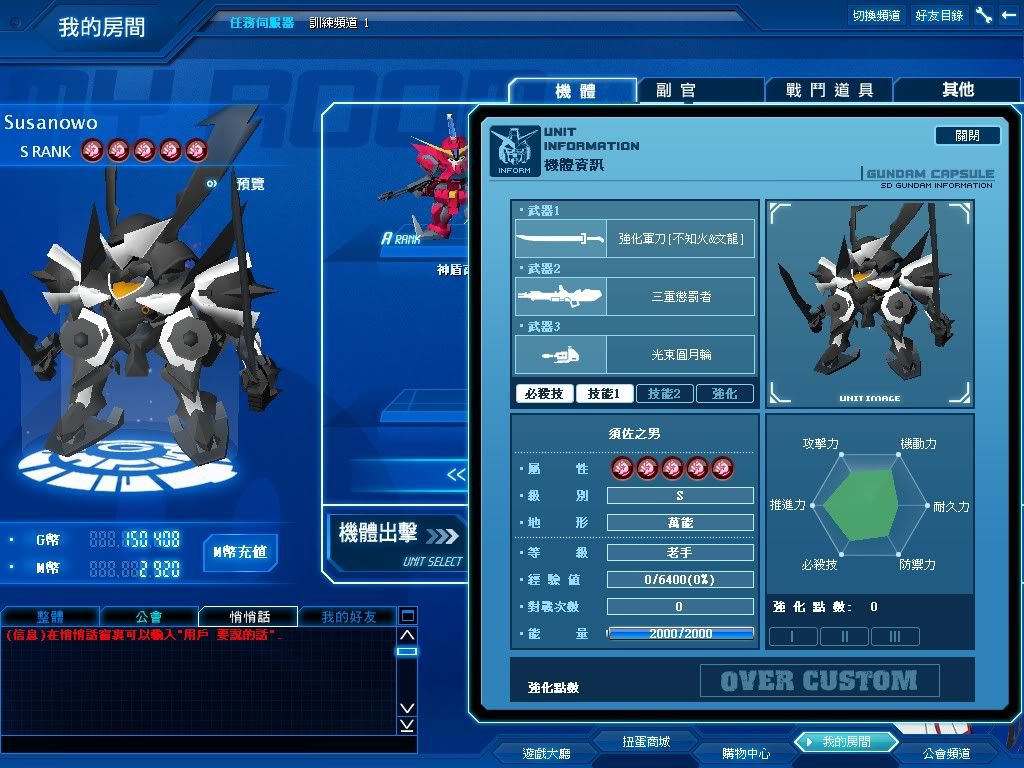
Task: Switch to the 技能2 tab
Action: pos(664,394)
